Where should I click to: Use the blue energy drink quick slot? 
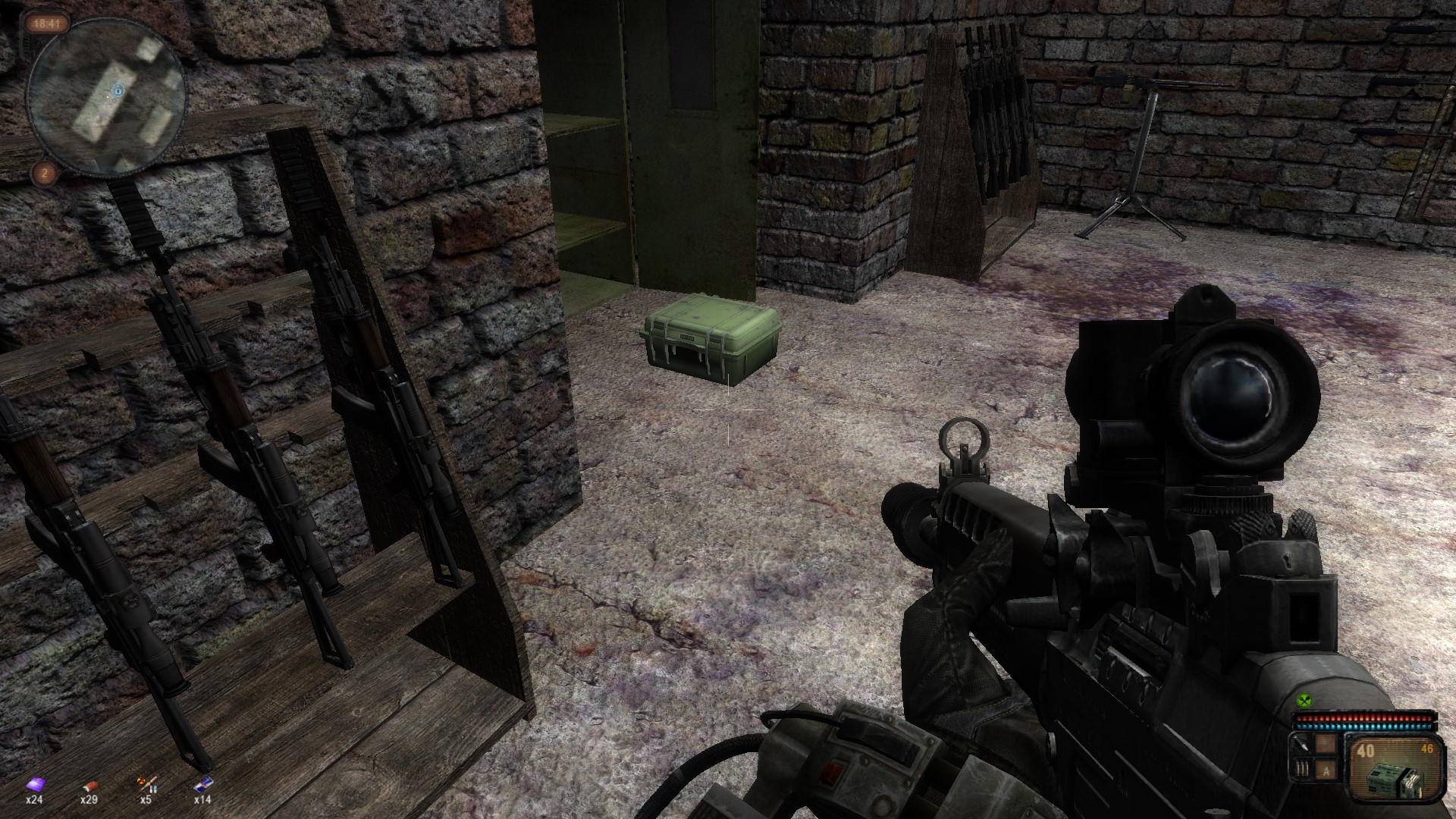click(202, 784)
